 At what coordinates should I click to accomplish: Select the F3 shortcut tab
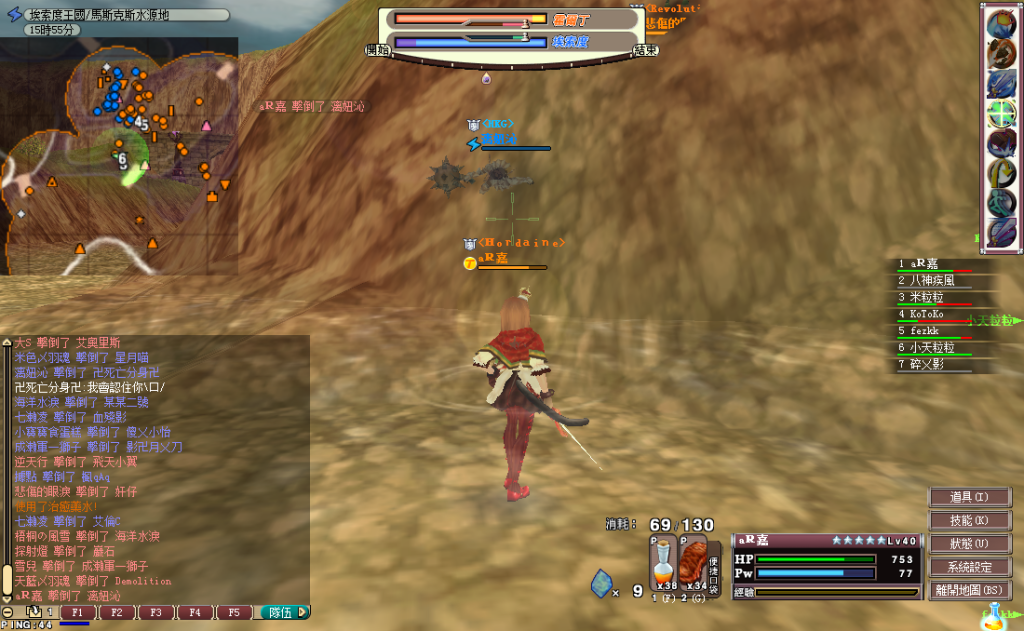tap(155, 612)
